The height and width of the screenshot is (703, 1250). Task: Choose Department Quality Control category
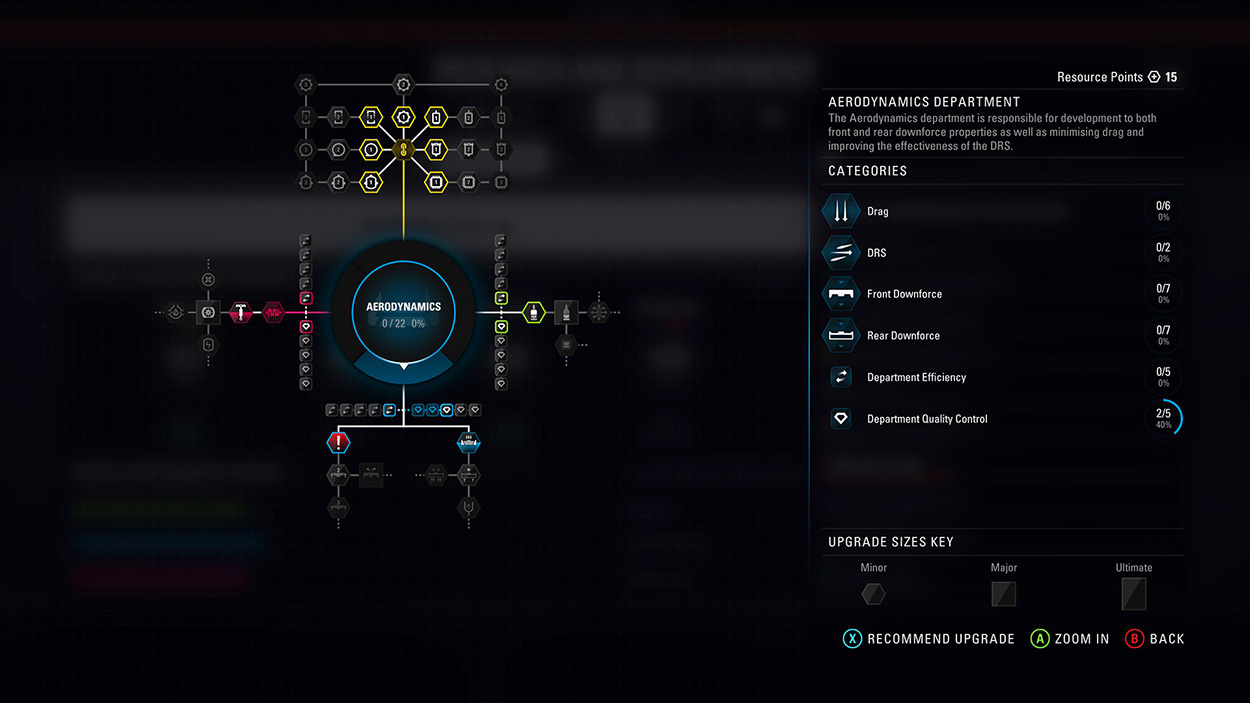coord(927,419)
